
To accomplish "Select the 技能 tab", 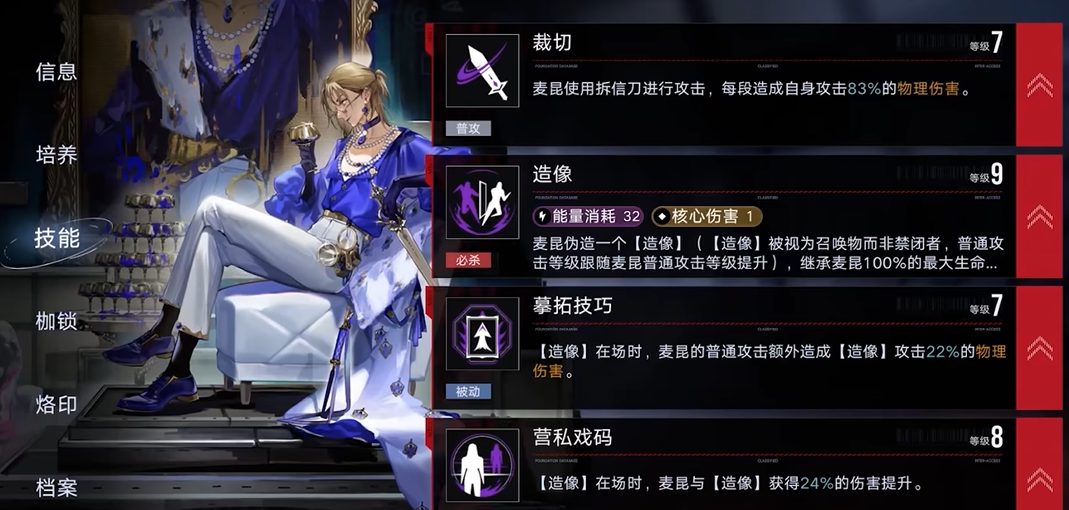I will (56, 238).
